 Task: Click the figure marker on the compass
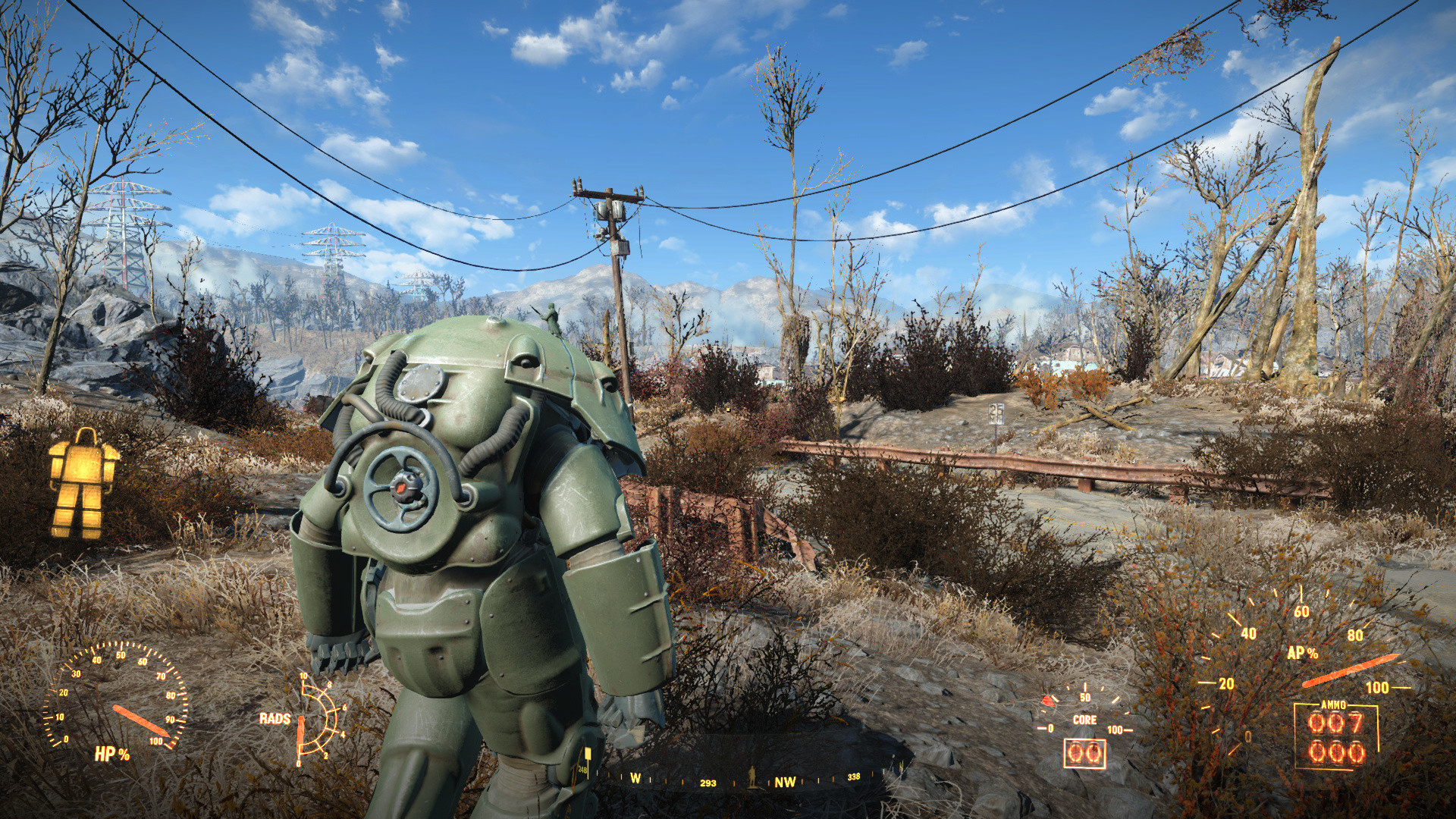752,775
